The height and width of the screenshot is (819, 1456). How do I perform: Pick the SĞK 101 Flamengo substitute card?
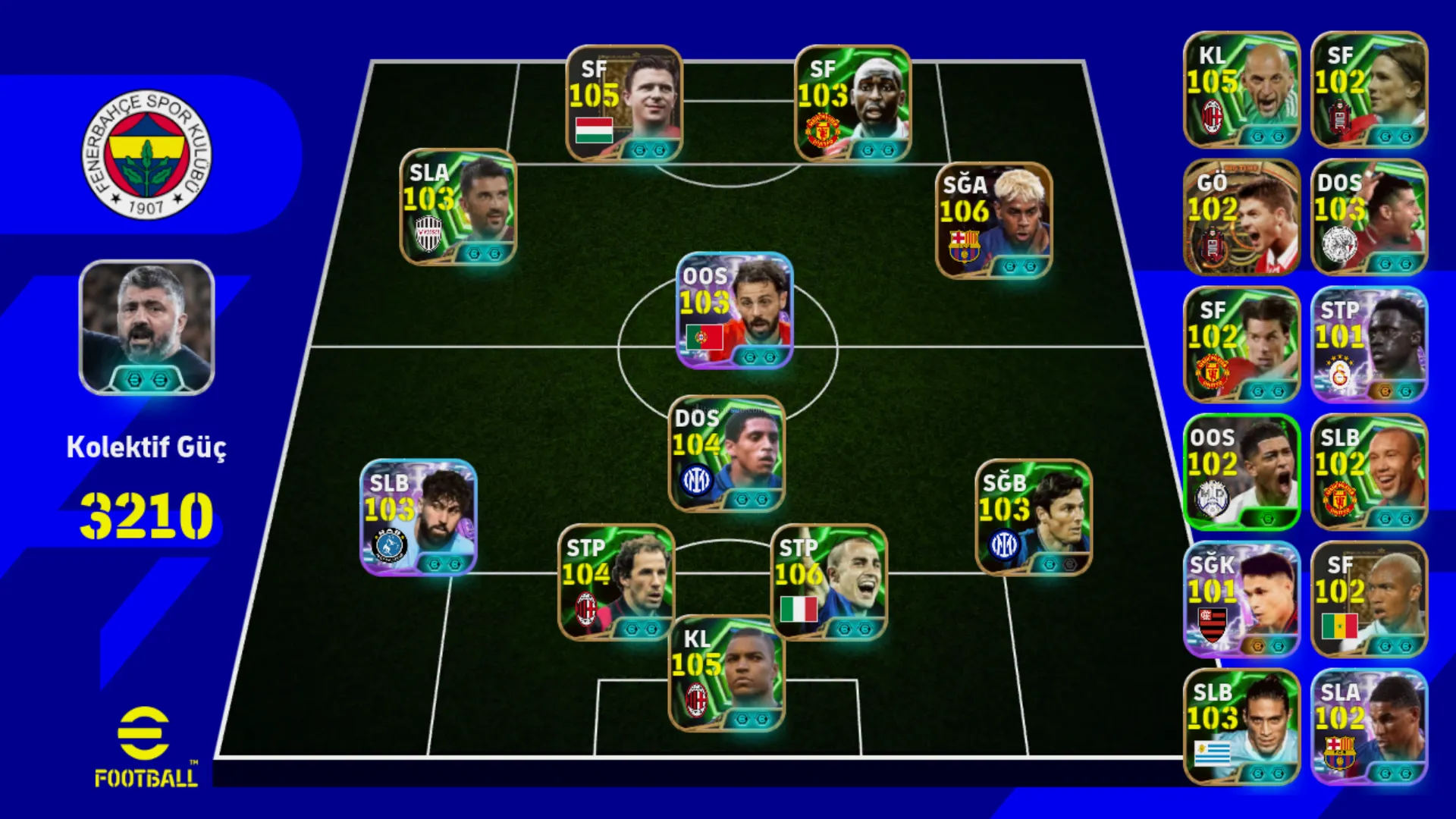pos(1241,599)
